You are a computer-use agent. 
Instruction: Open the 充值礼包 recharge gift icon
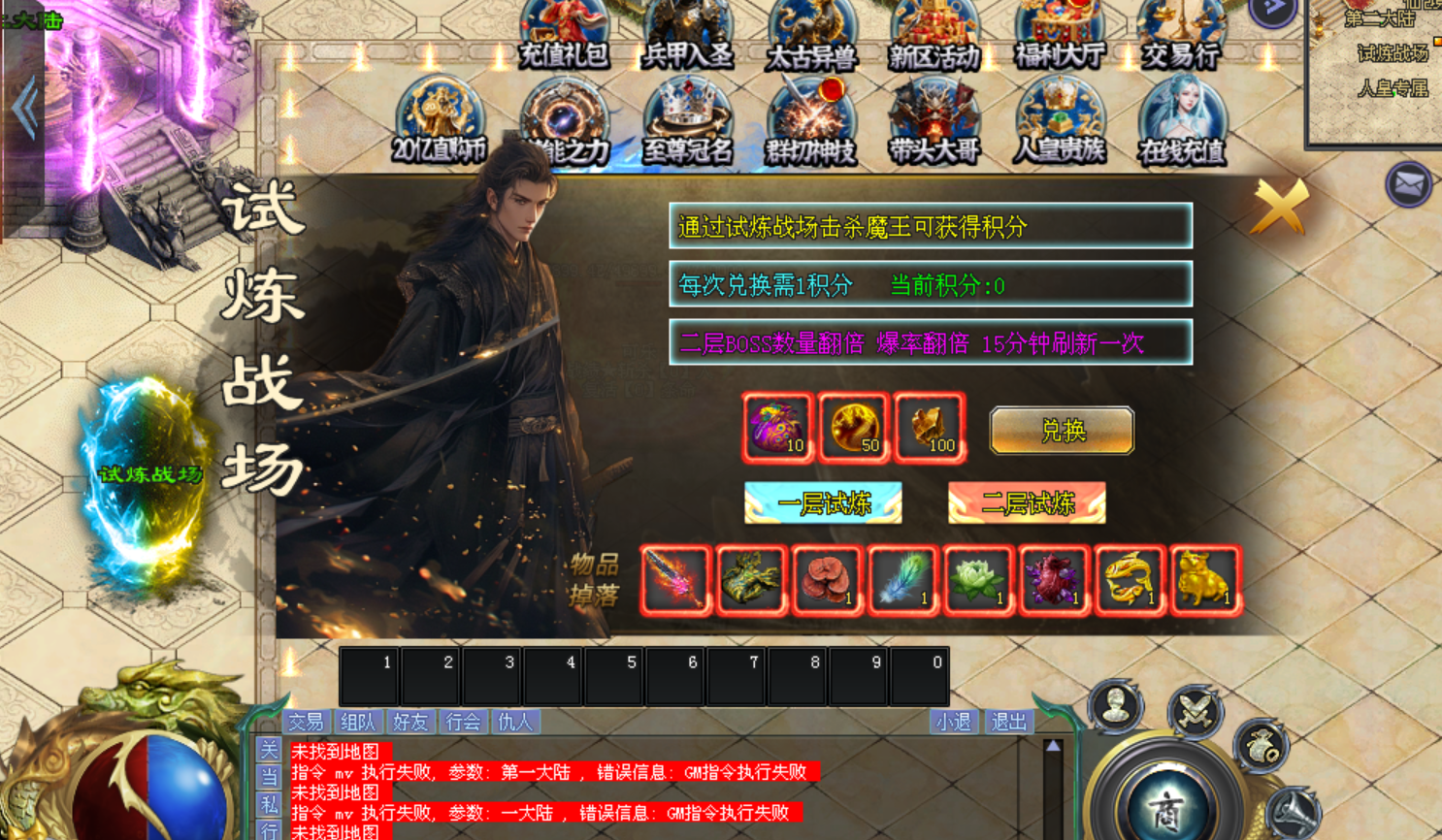point(564,34)
